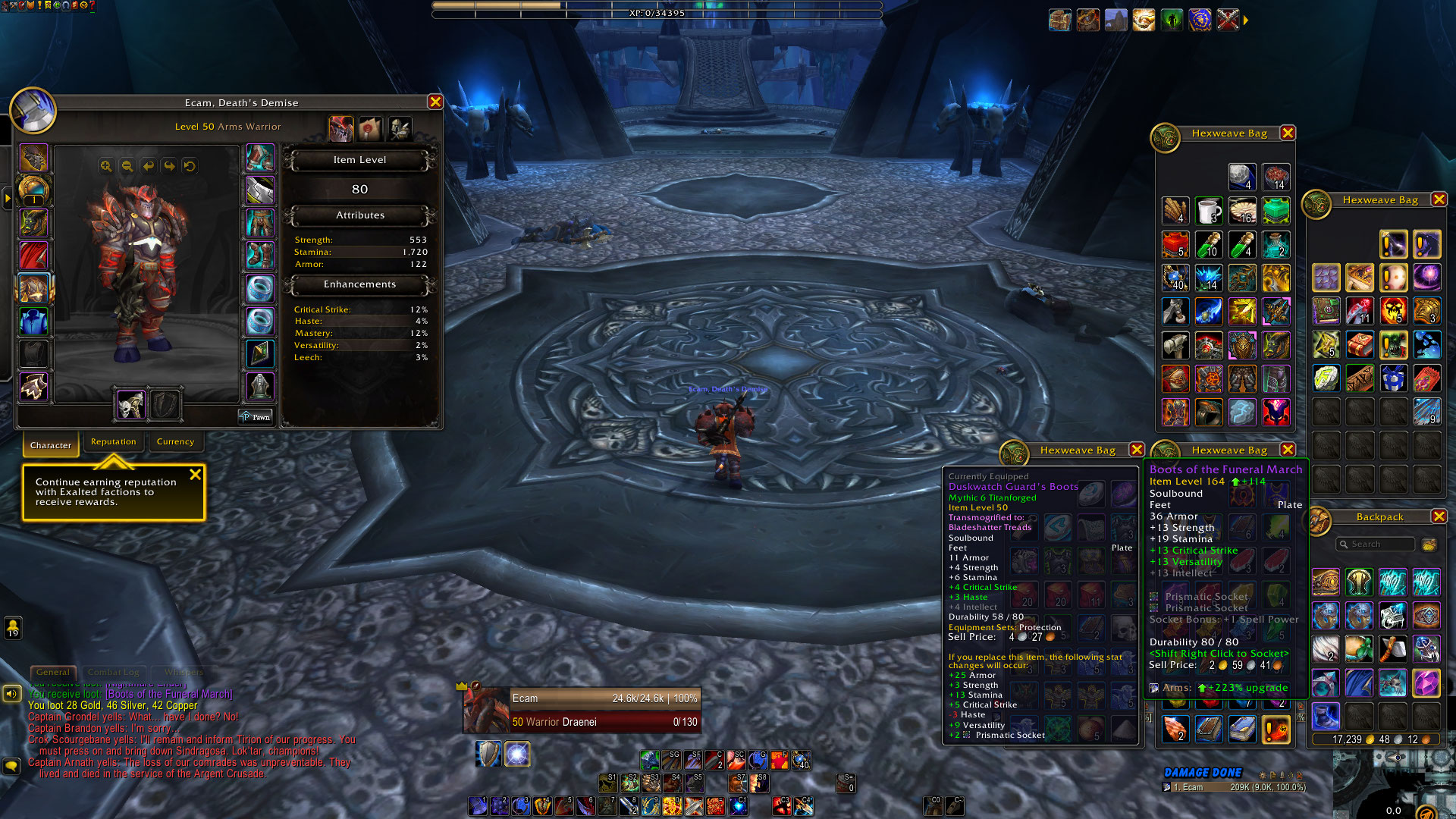
Task: Reset the character model view
Action: pos(190,166)
